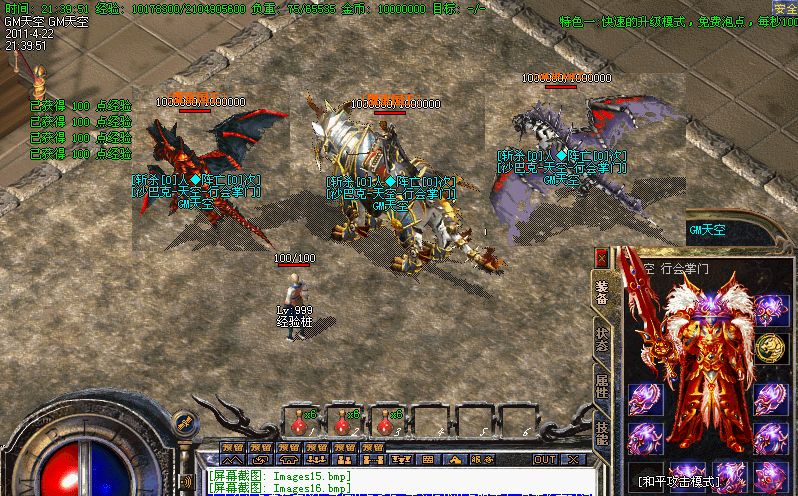This screenshot has height=496, width=798.
Task: Use the red potion in belt slot 1
Action: click(299, 421)
